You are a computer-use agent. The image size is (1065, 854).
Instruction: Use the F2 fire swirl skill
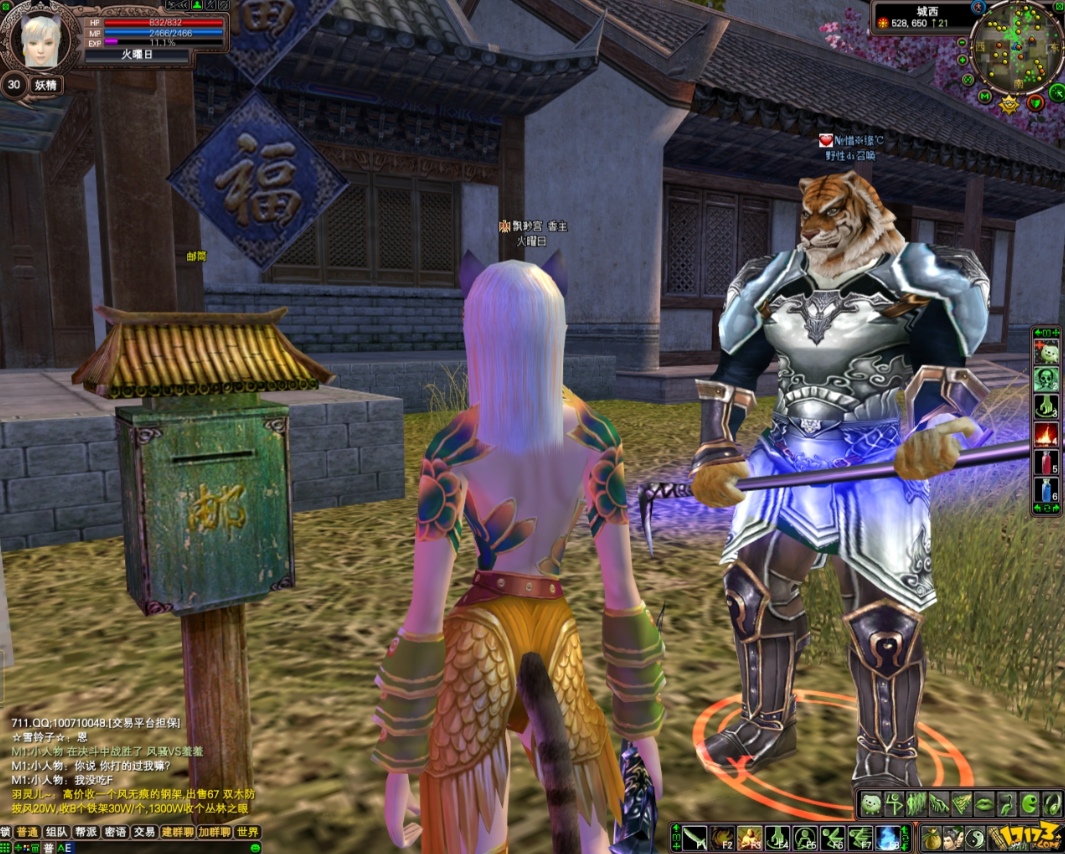[722, 838]
